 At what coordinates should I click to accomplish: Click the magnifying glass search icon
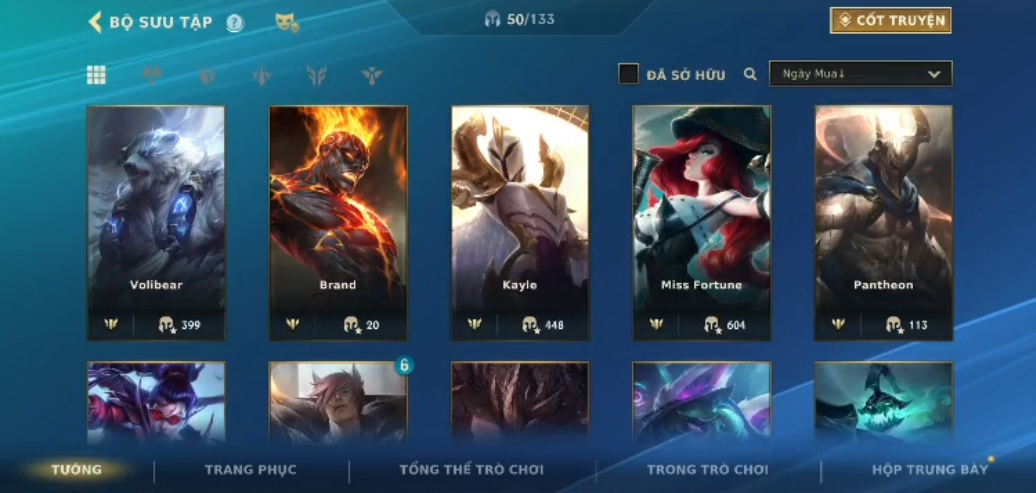(750, 74)
